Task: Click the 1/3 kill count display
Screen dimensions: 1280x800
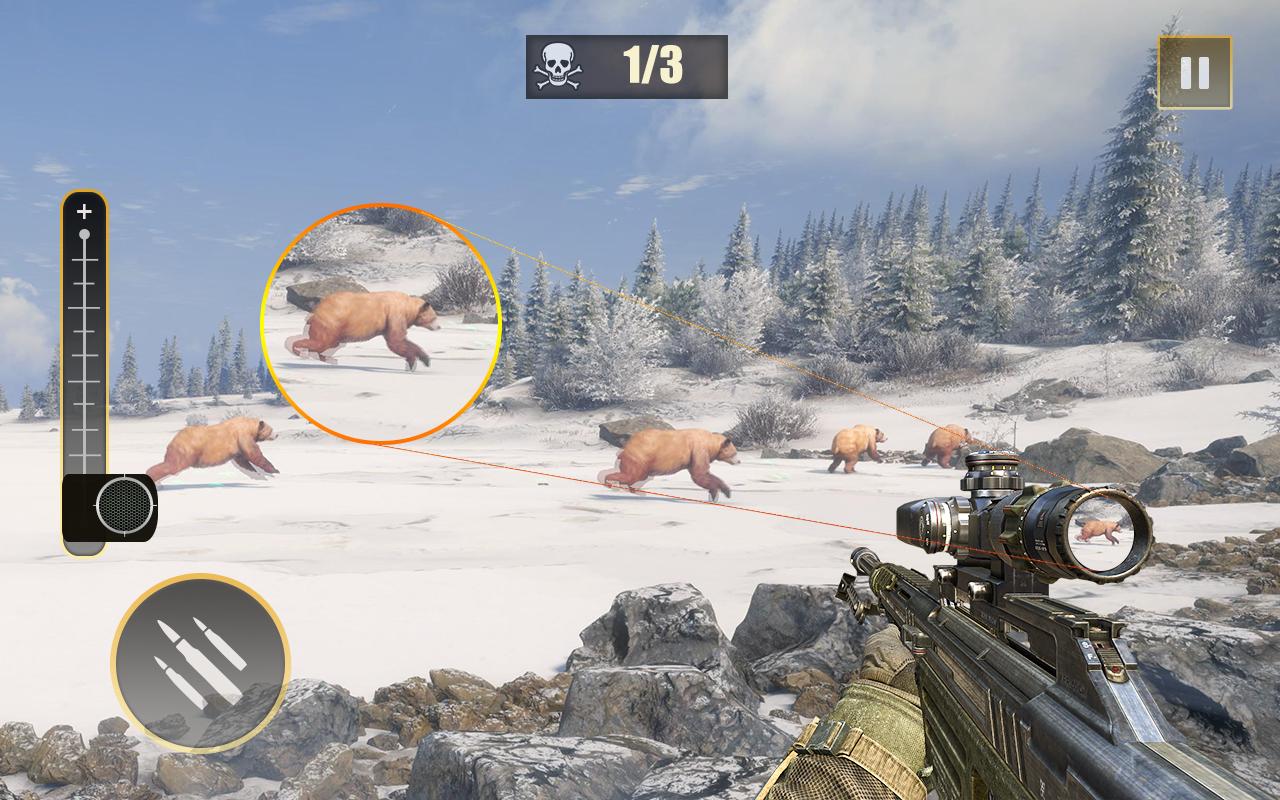Action: (655, 64)
